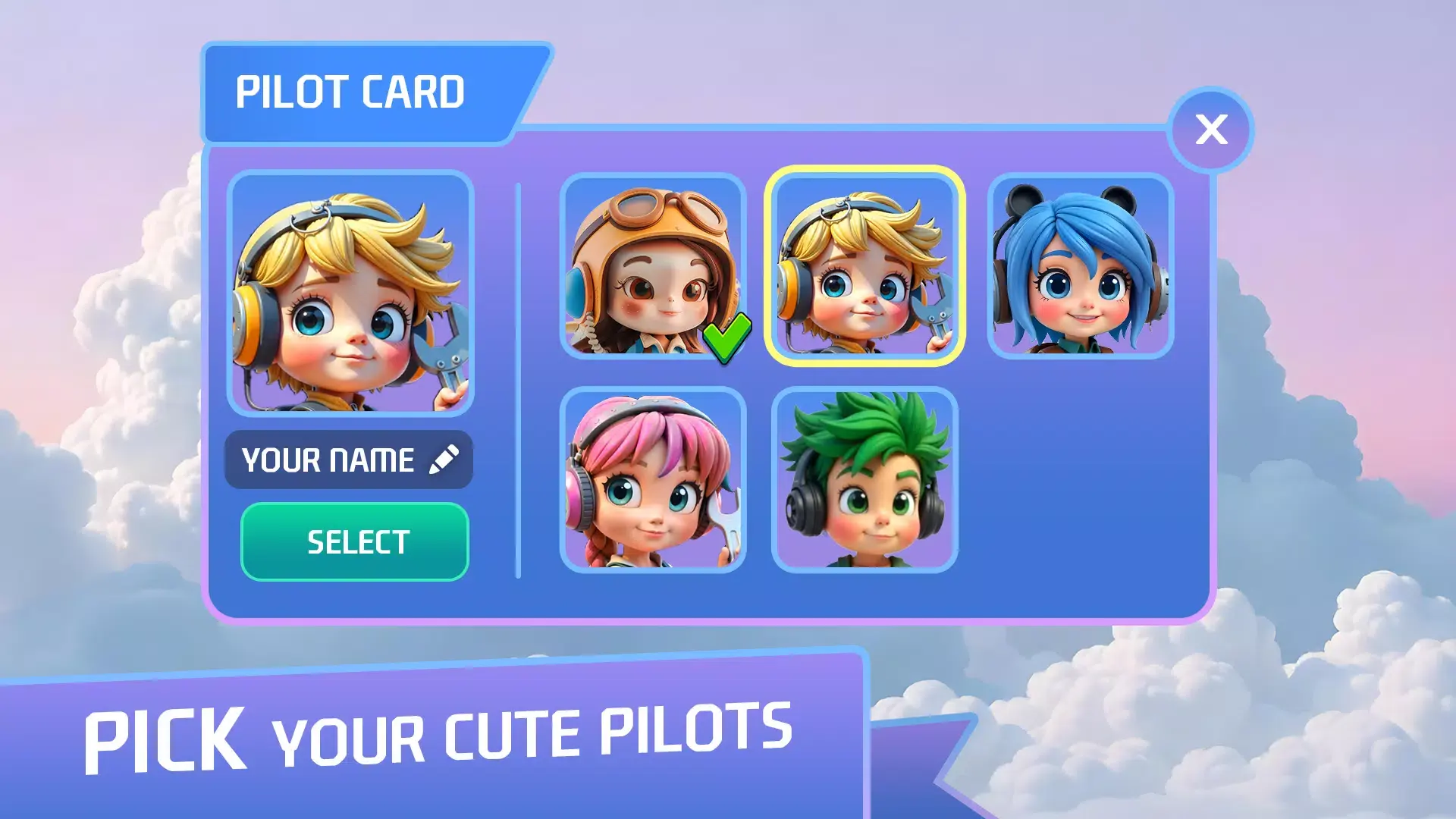This screenshot has width=1456, height=819.
Task: Confirm pilot with the Select button
Action: pos(355,542)
